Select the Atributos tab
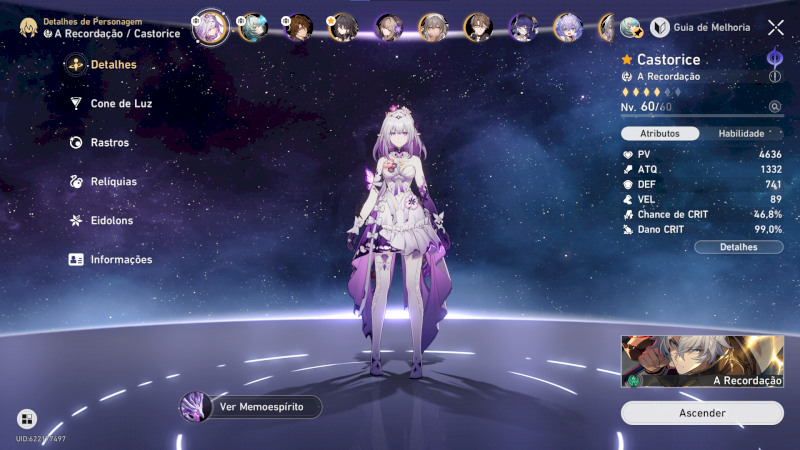The image size is (800, 450). point(660,133)
